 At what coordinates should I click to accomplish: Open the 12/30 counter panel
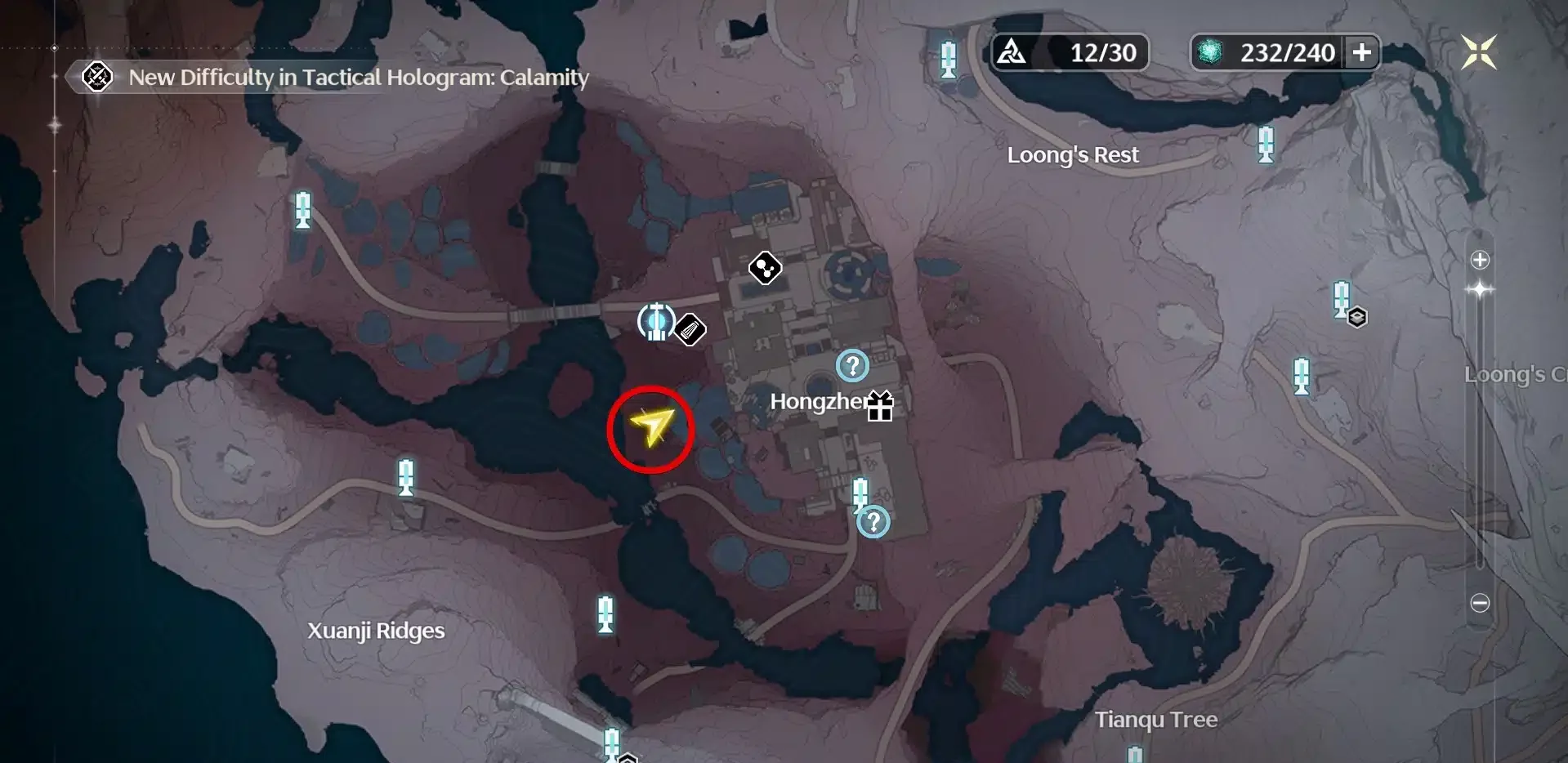1070,53
